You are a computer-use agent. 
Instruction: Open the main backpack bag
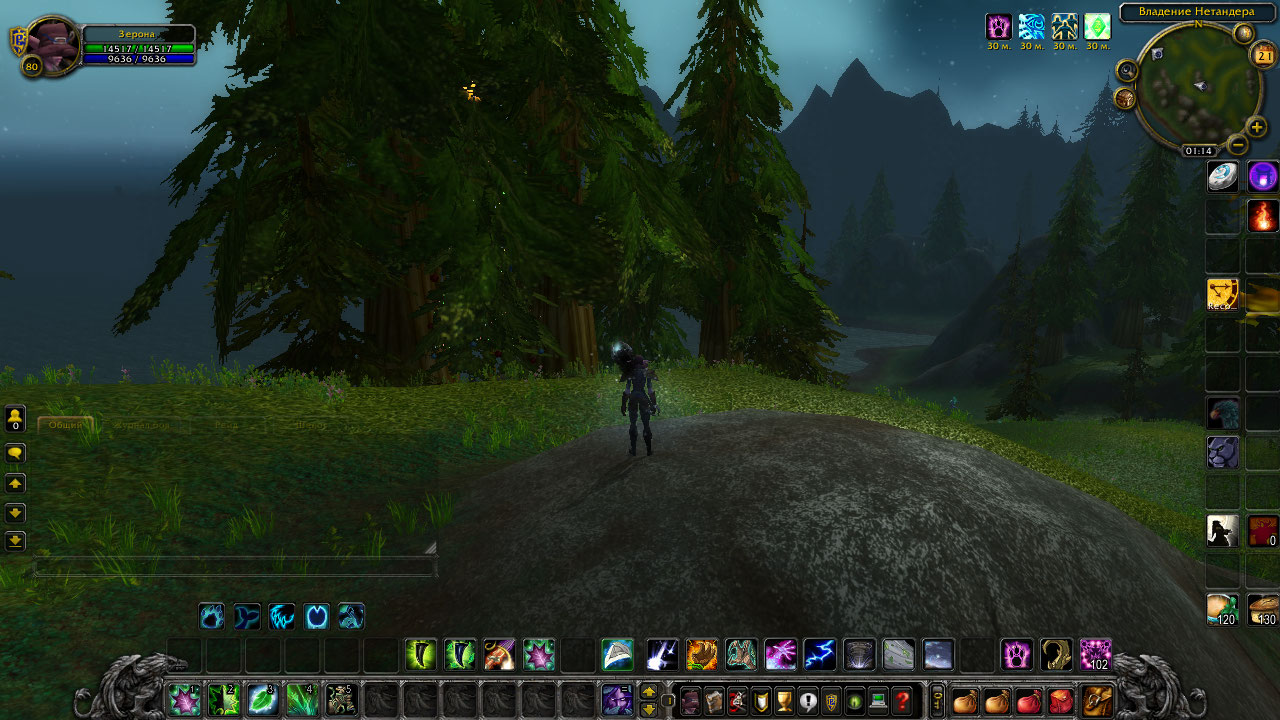click(x=1097, y=701)
